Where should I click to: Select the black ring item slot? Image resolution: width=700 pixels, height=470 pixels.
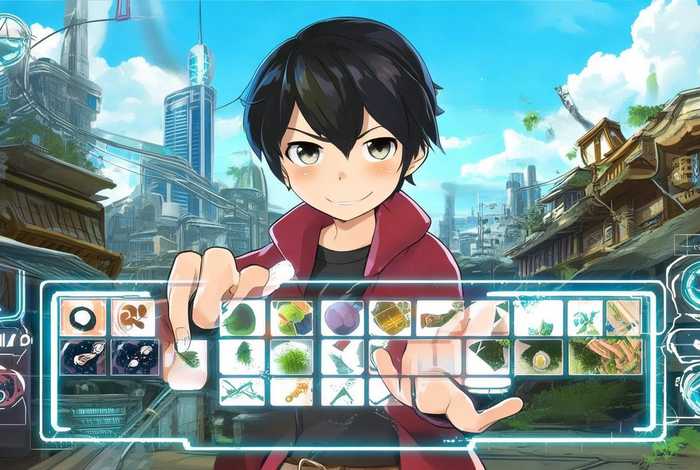(82, 318)
